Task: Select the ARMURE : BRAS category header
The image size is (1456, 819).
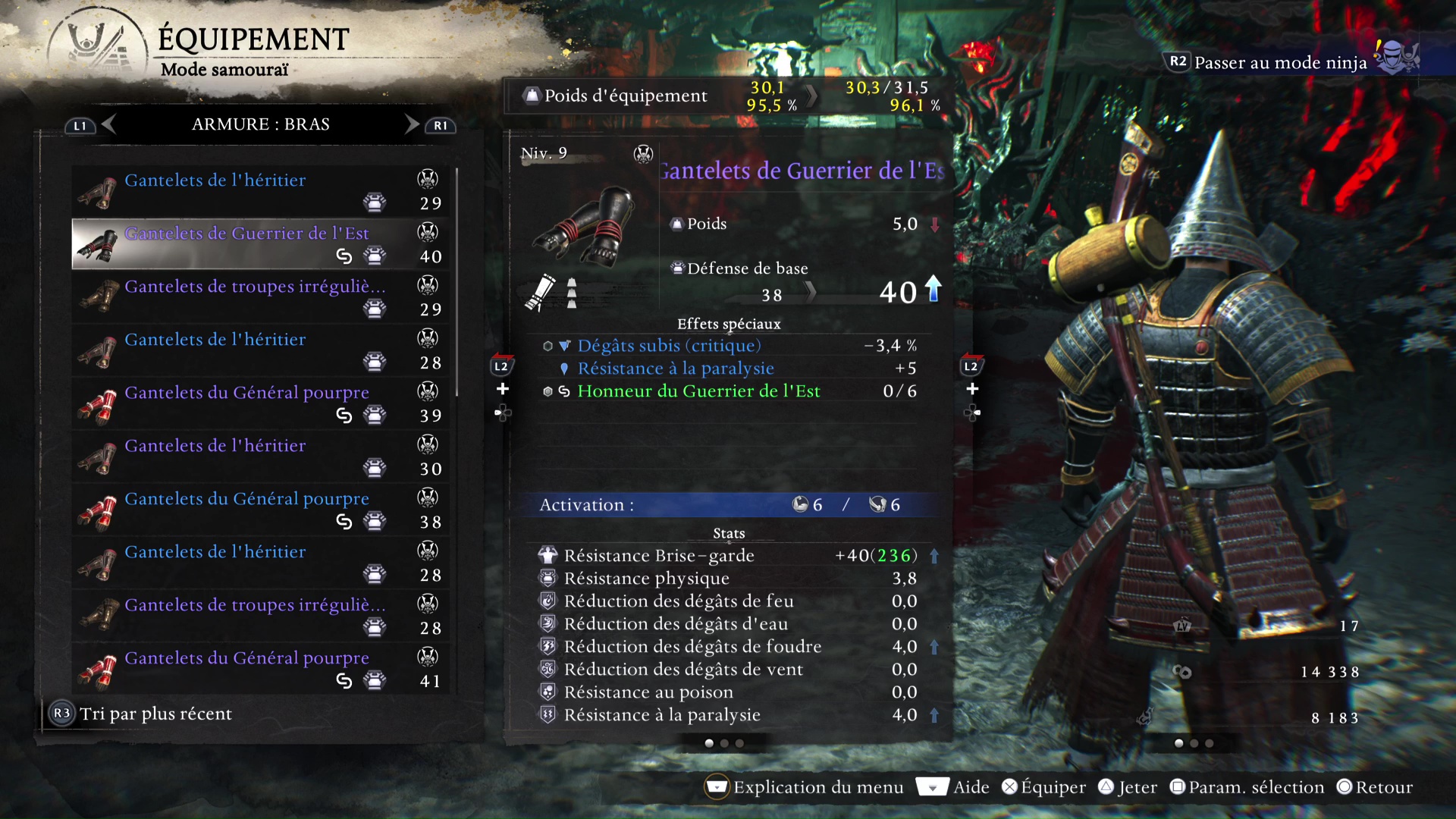Action: (x=260, y=124)
